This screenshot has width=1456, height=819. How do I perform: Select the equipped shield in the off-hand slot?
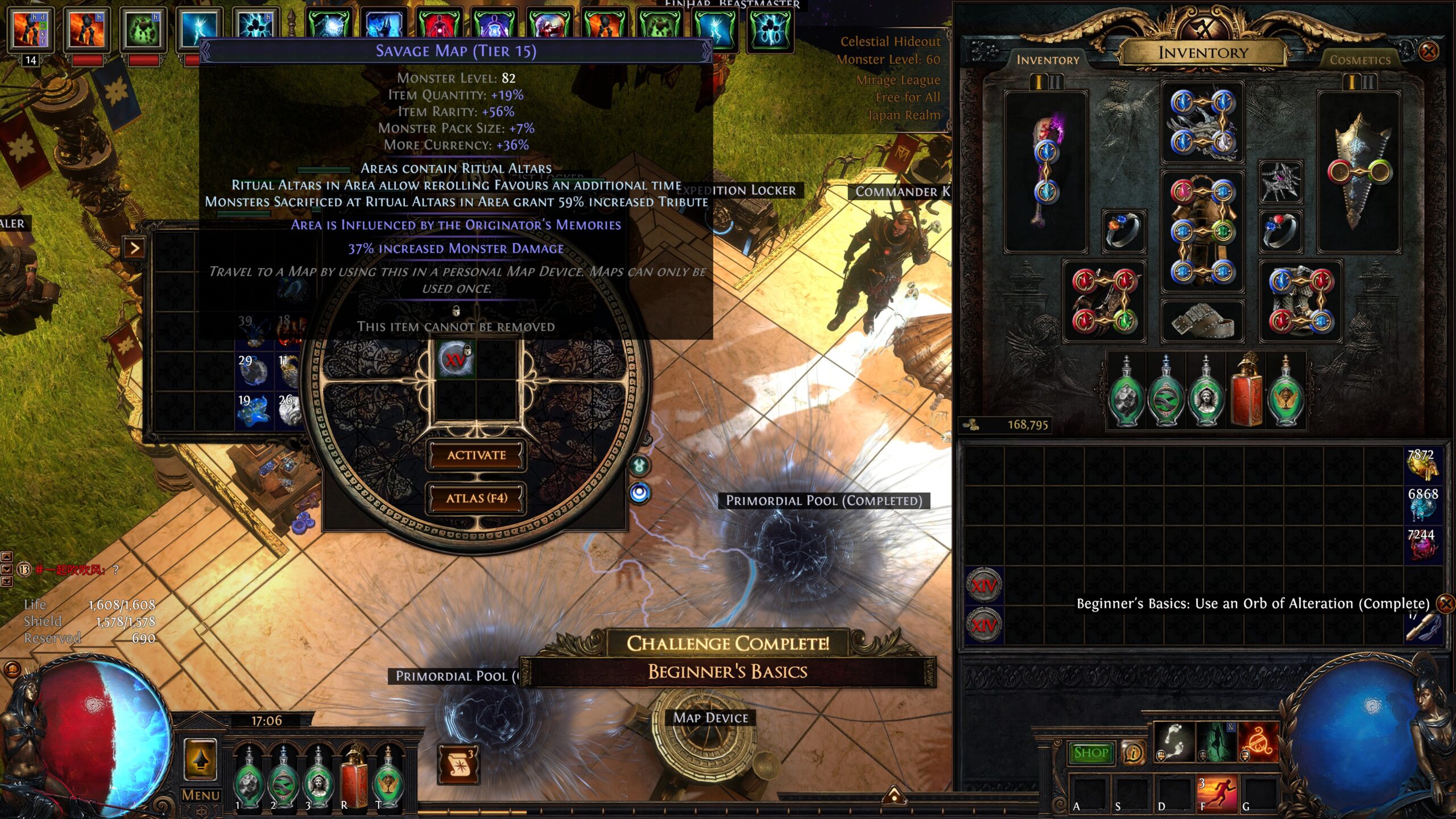1359,171
